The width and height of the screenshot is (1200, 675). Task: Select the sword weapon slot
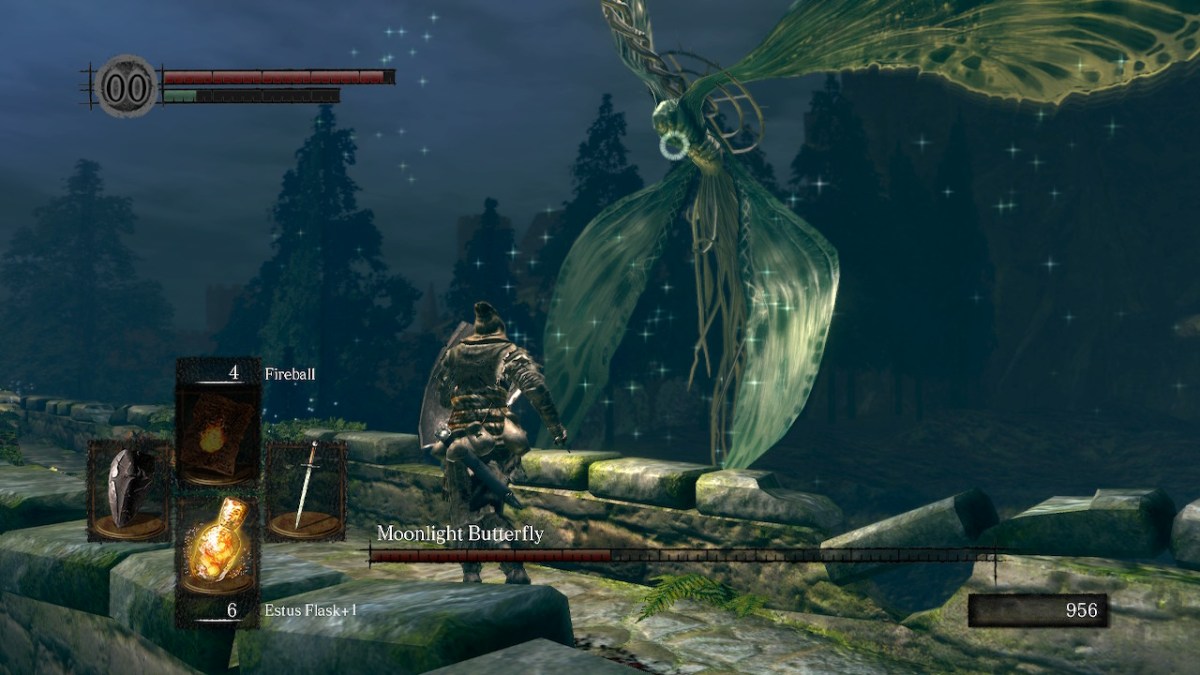(x=306, y=490)
